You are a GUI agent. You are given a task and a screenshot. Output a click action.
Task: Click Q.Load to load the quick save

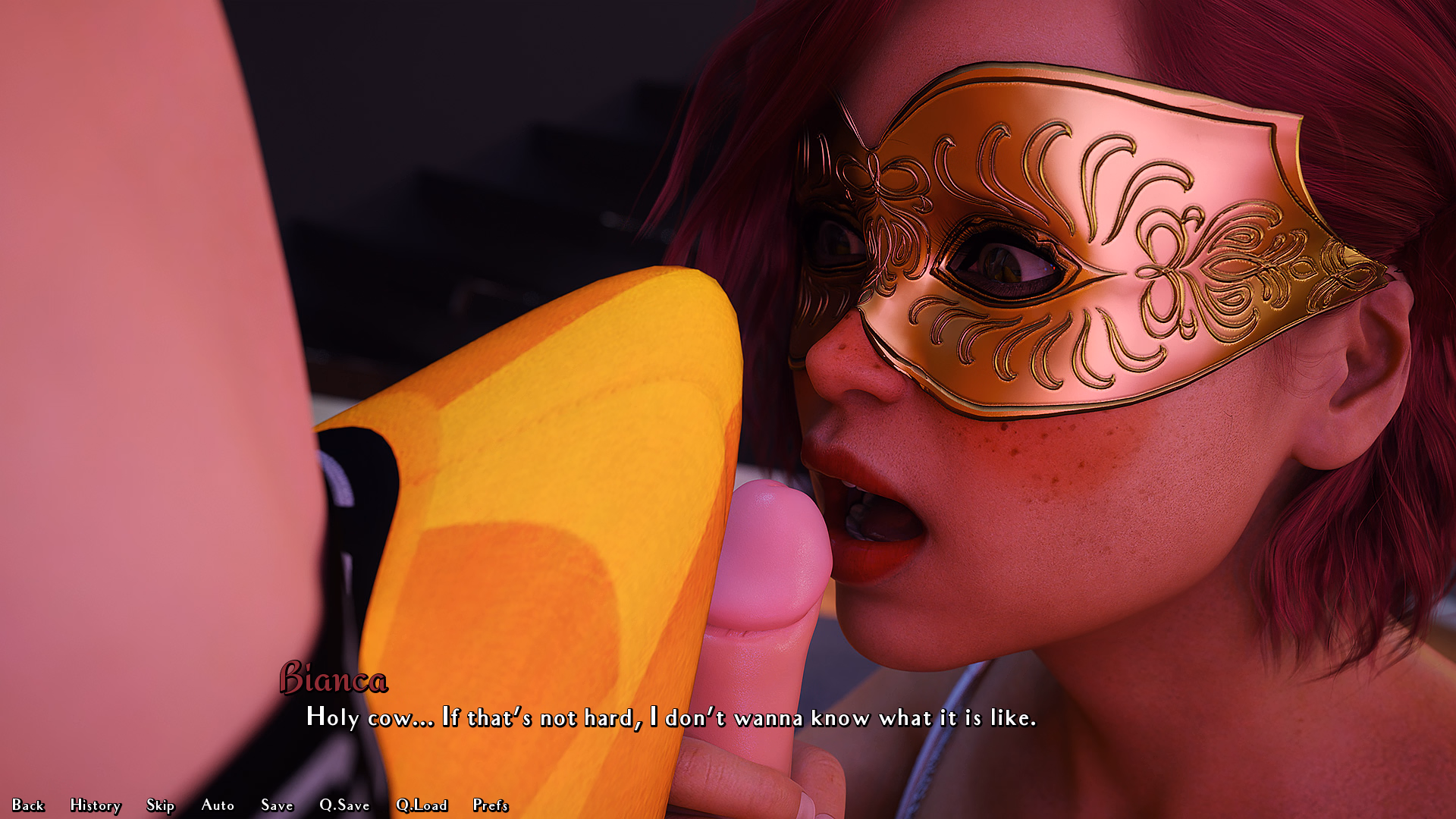coord(422,805)
